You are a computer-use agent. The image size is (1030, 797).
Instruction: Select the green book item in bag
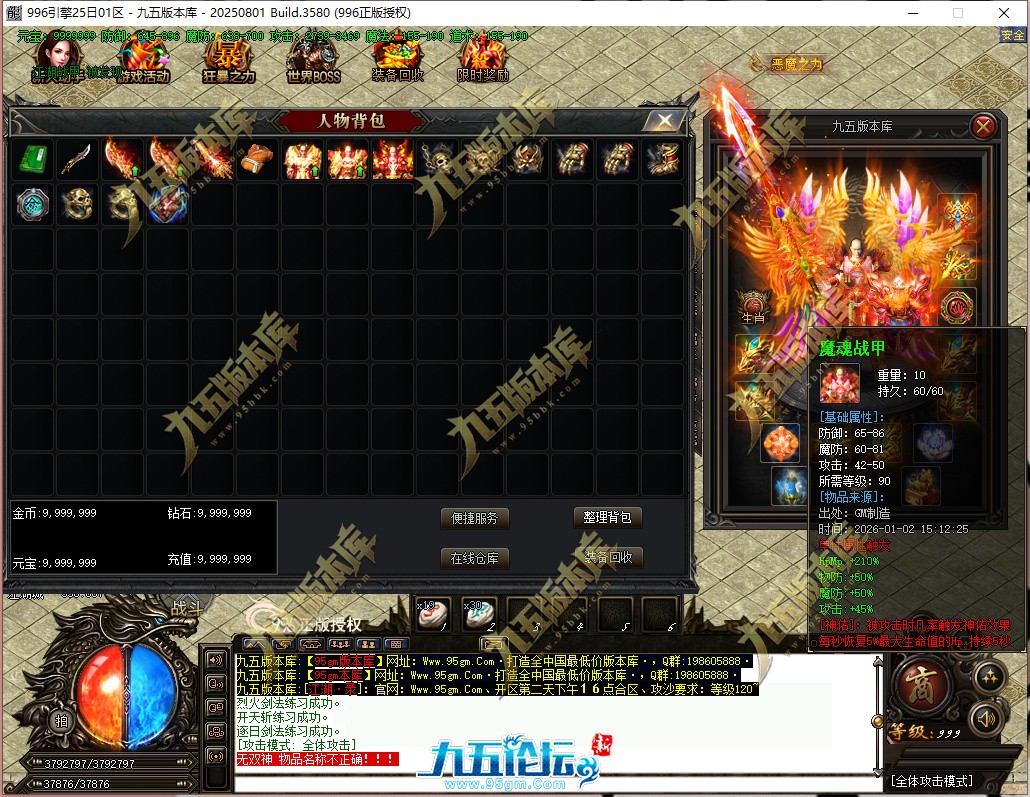33,160
